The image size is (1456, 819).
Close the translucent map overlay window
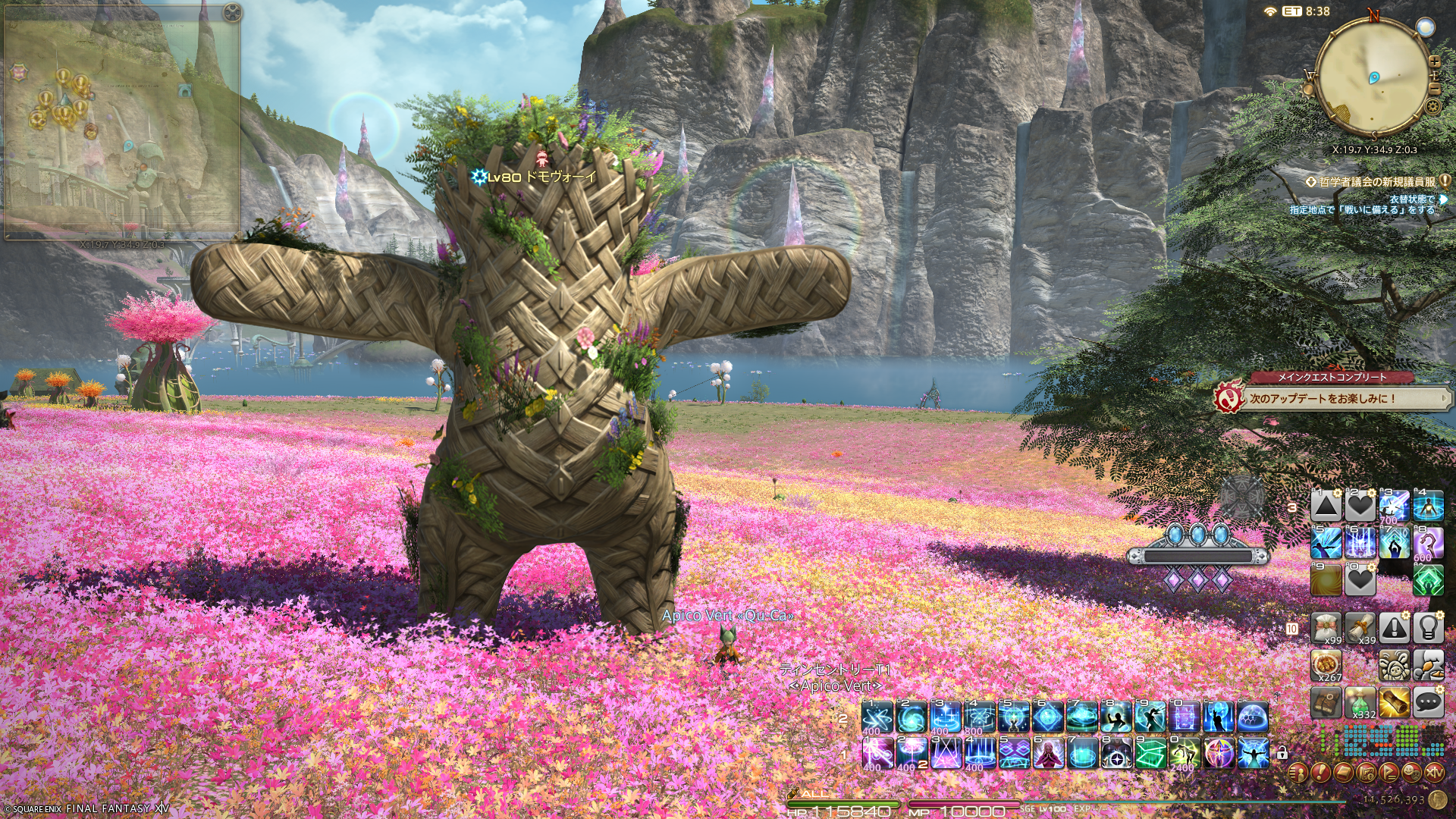coord(232,12)
